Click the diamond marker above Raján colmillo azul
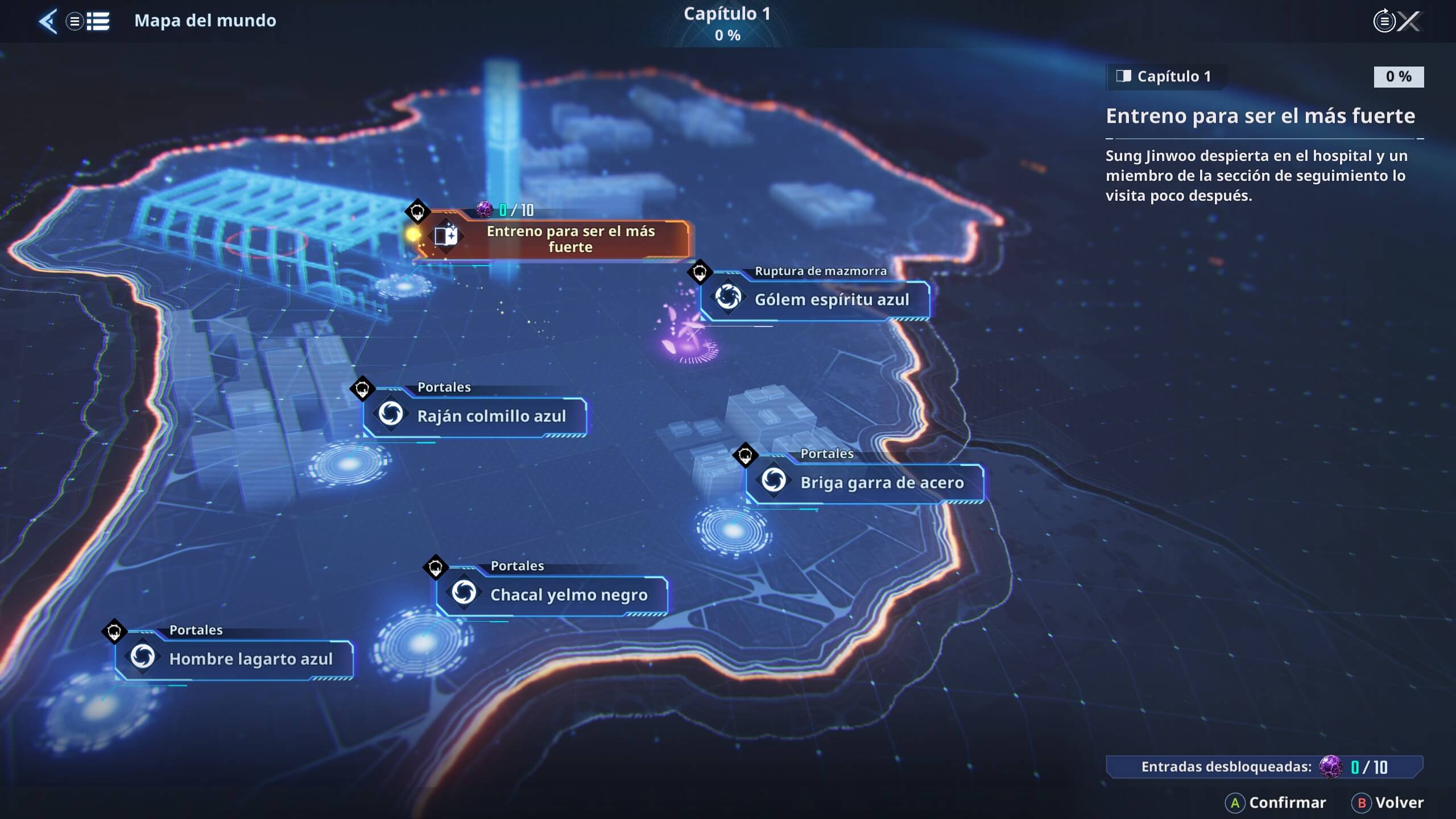 pyautogui.click(x=362, y=387)
